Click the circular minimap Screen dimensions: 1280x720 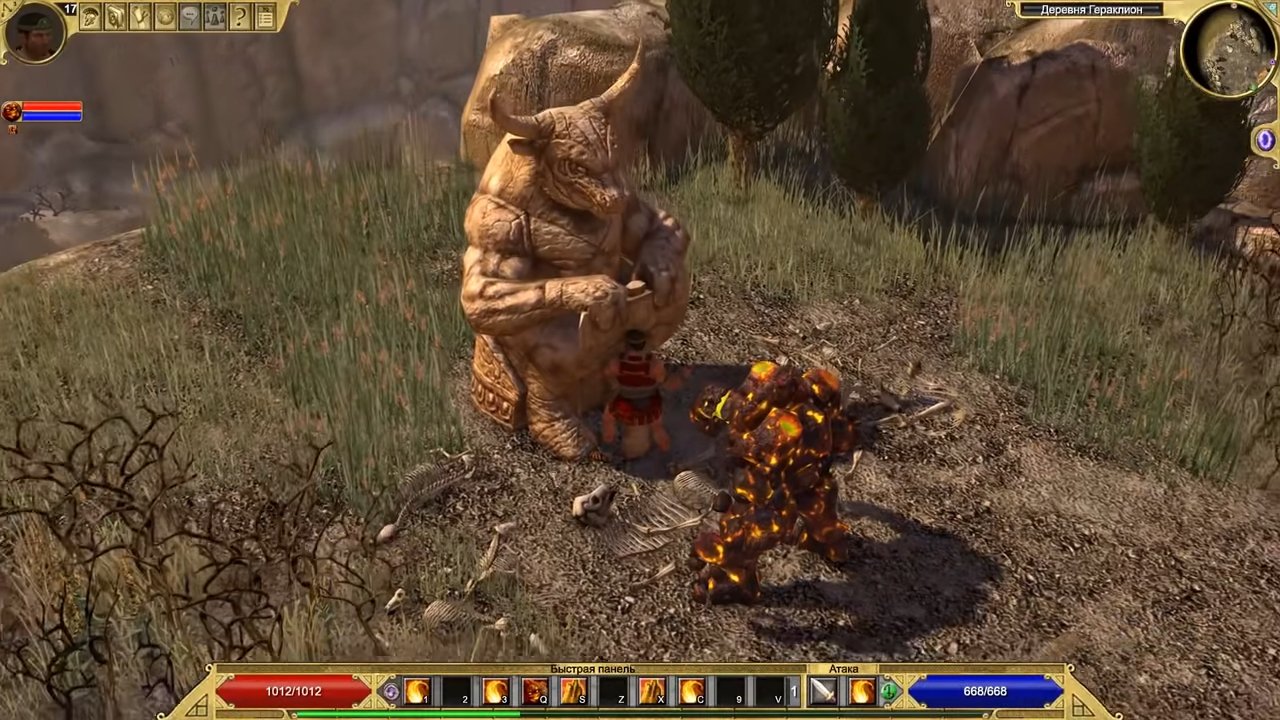[1228, 48]
